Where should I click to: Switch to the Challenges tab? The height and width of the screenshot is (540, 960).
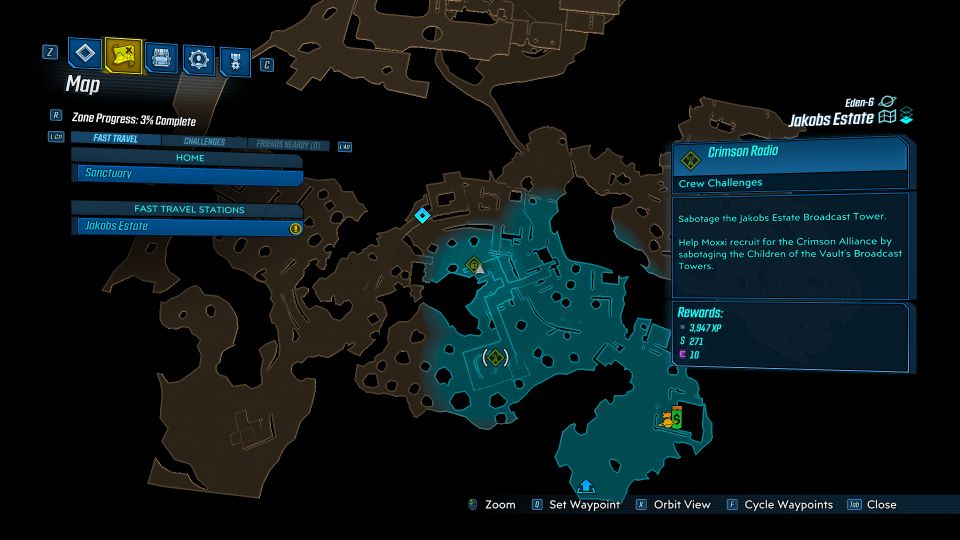click(x=203, y=142)
